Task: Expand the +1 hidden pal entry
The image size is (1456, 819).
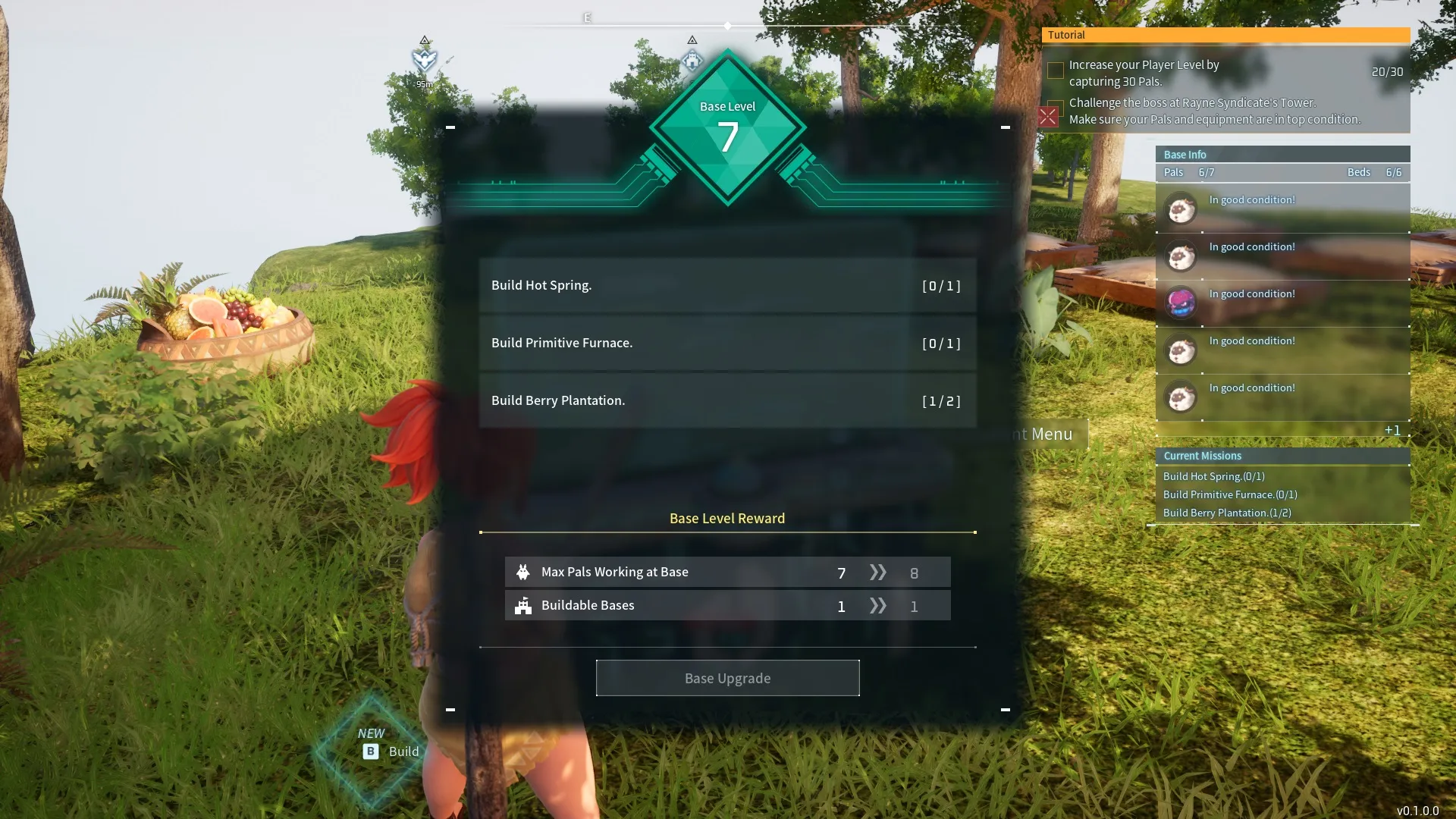Action: point(1392,430)
